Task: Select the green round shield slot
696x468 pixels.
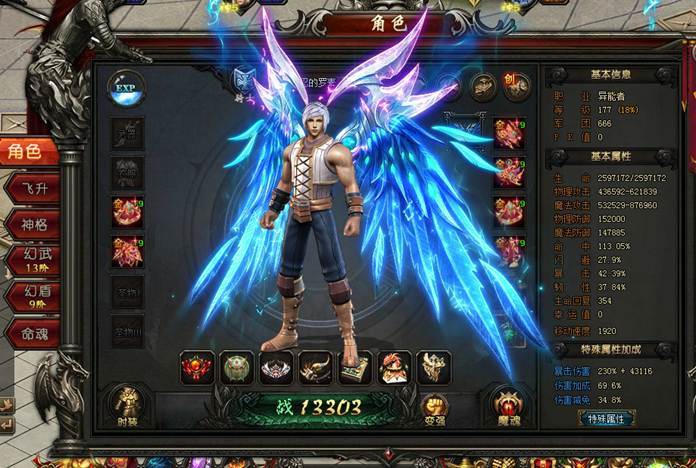Action: coord(236,367)
